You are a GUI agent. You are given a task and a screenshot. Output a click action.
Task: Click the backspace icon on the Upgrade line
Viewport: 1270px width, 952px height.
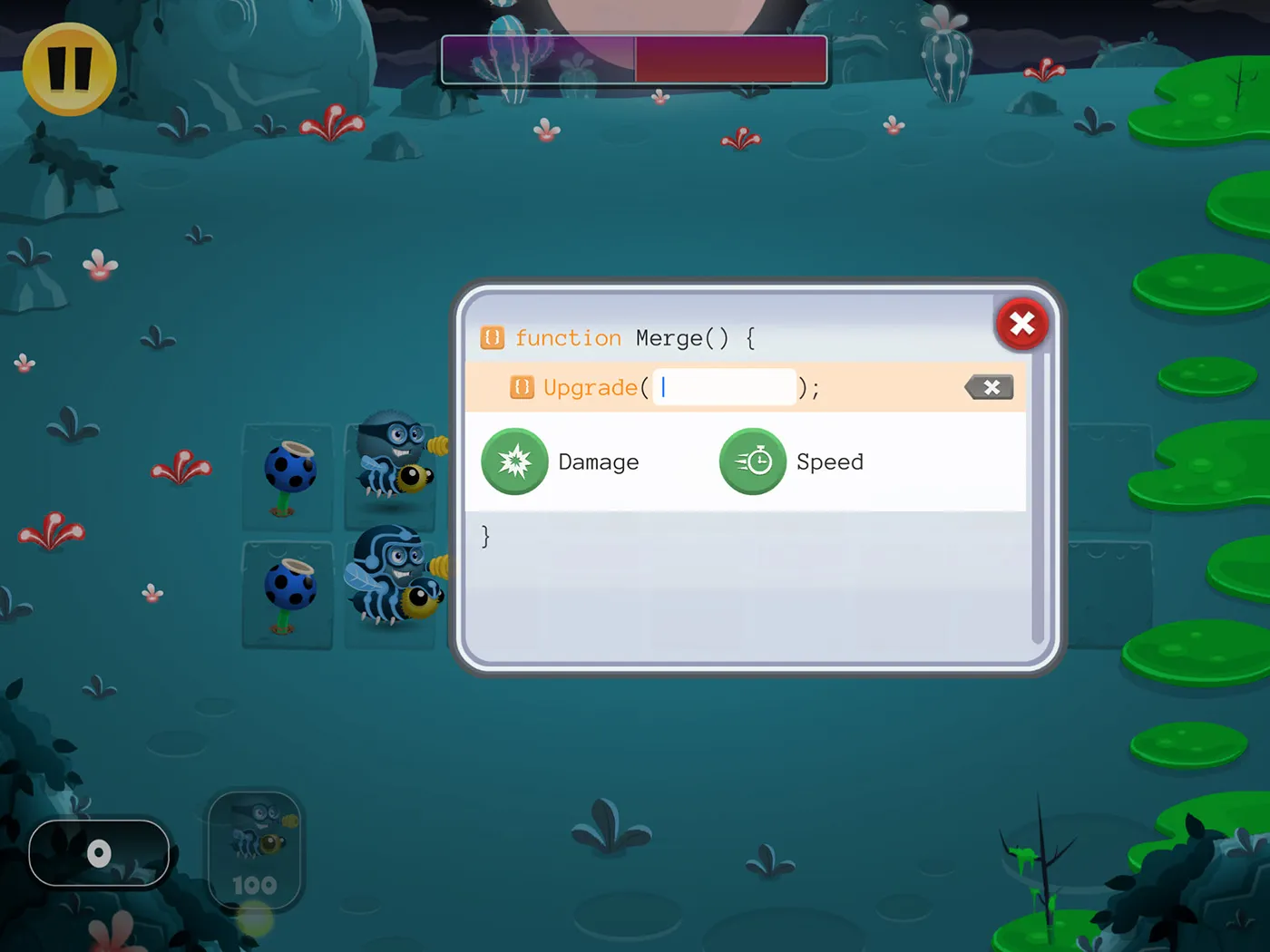(x=990, y=387)
